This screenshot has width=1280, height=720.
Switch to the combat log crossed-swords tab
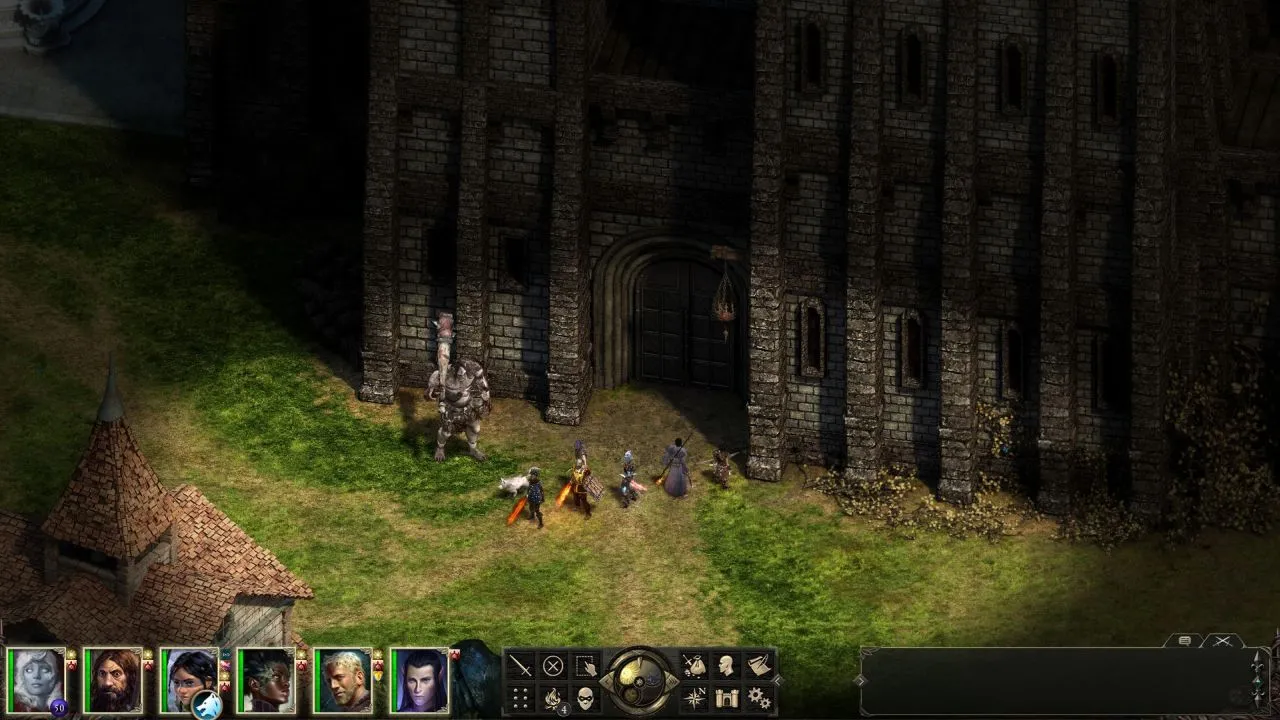click(1222, 641)
